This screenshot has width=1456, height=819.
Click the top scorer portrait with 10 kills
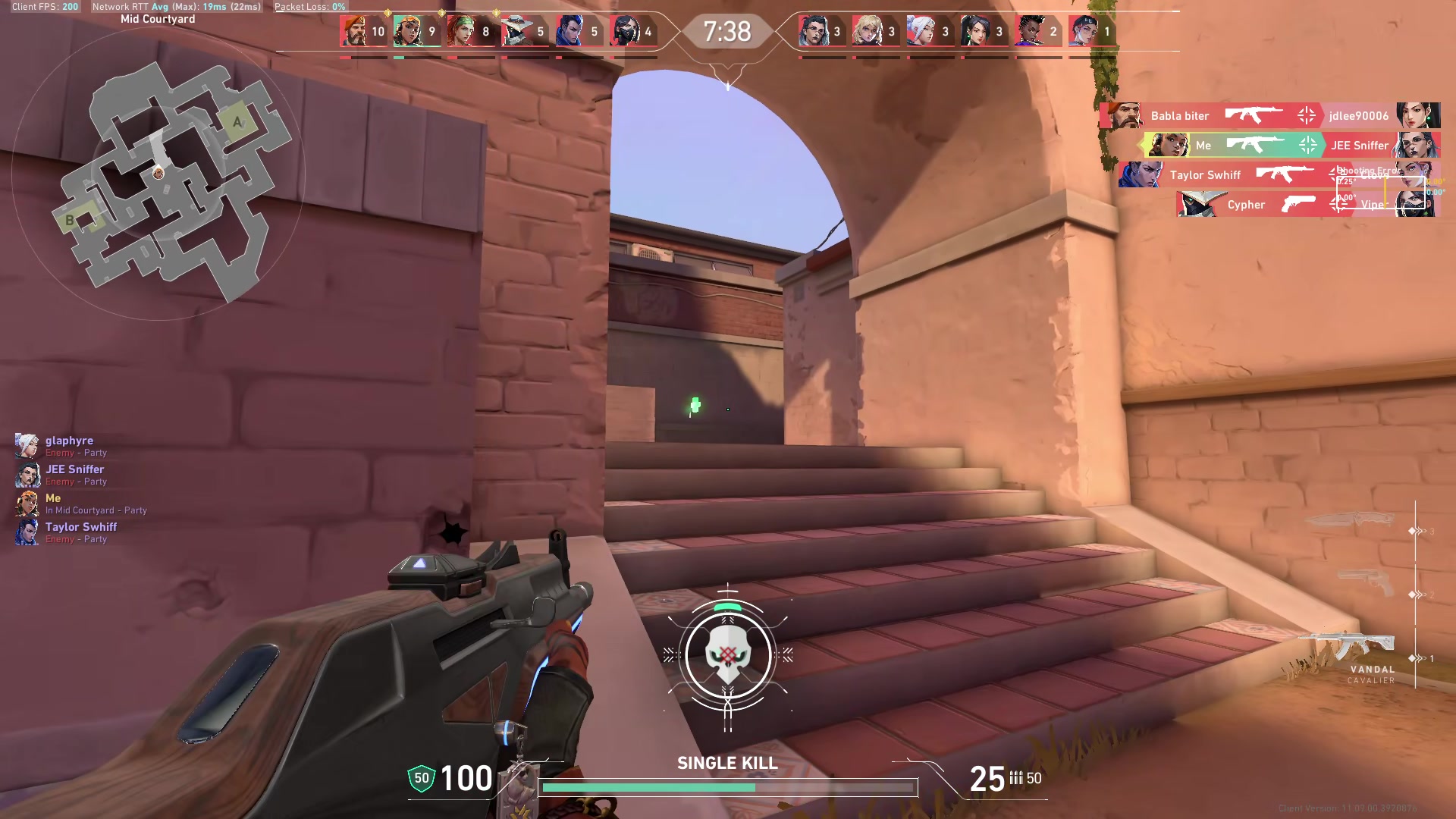pos(353,32)
